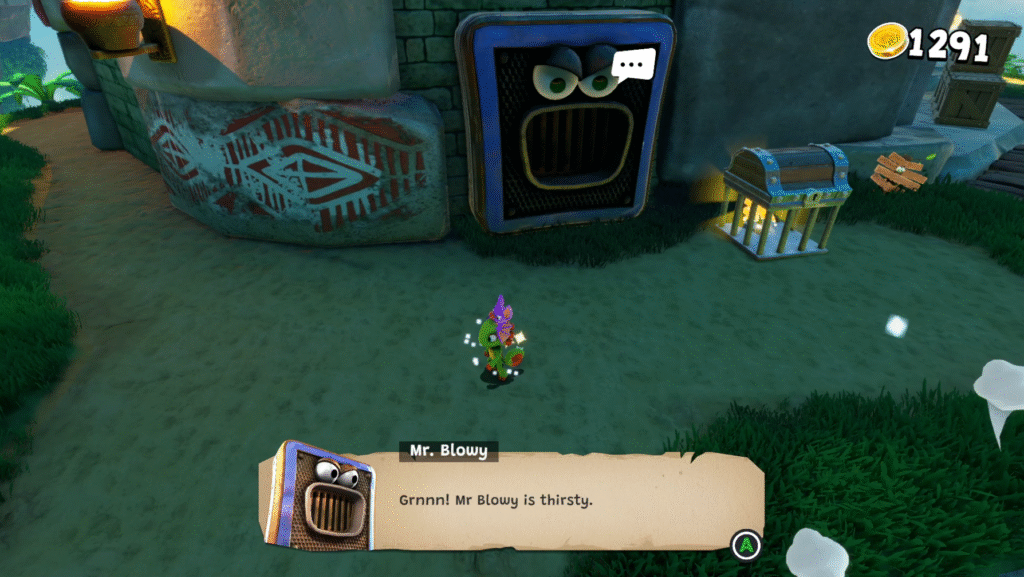Advance Mr. Blowy's dialogue text box
Image resolution: width=1024 pixels, height=577 pixels.
pyautogui.click(x=745, y=545)
